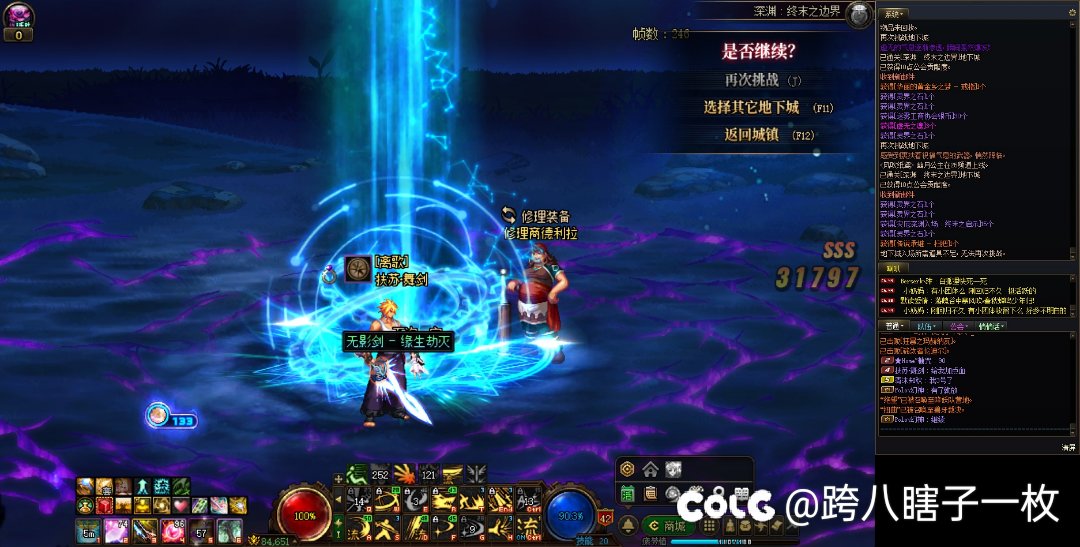The width and height of the screenshot is (1080, 547).
Task: Click the bell icon left of 商城
Action: [629, 526]
